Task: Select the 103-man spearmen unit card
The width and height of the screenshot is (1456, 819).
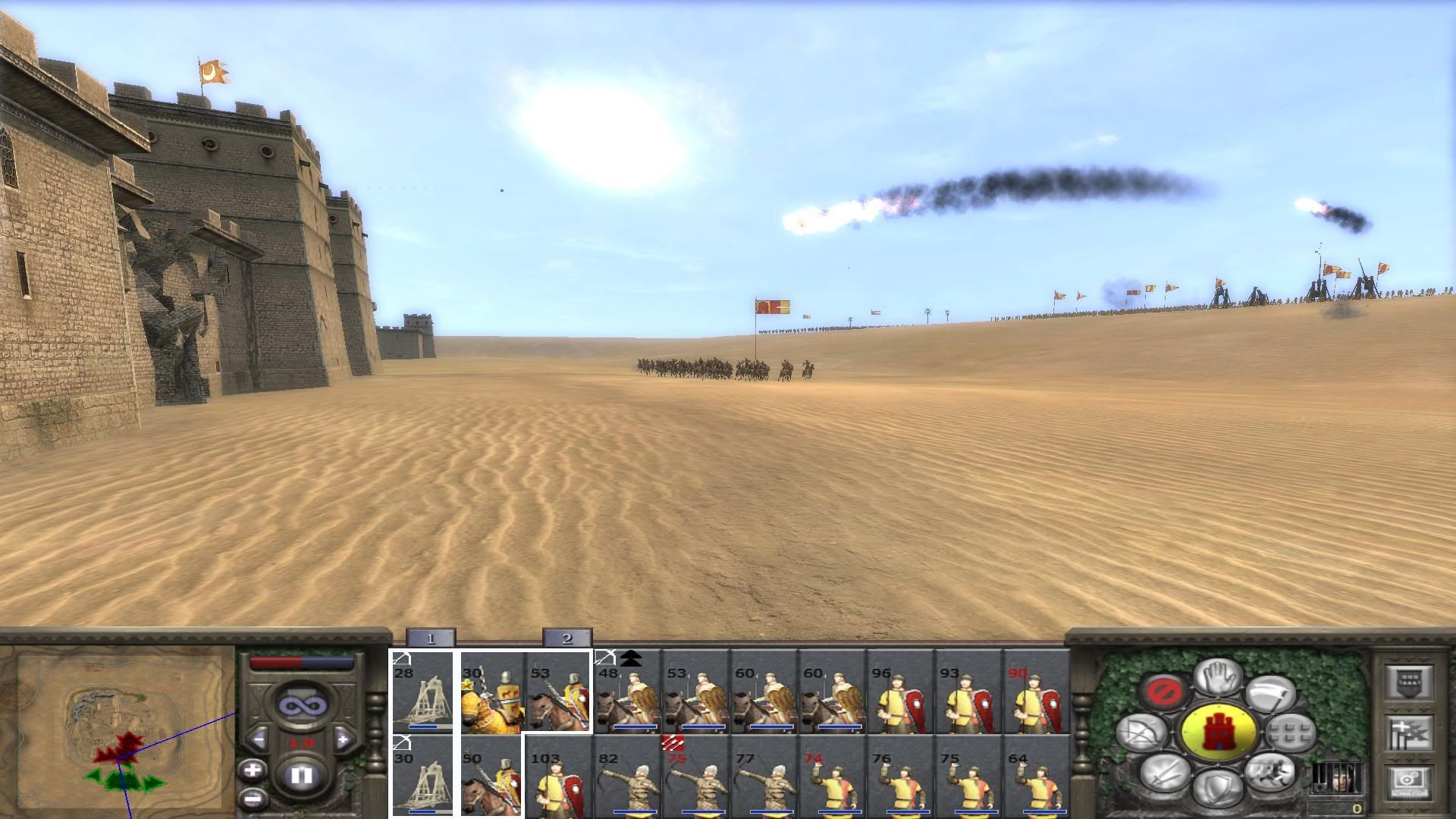Action: tap(558, 777)
